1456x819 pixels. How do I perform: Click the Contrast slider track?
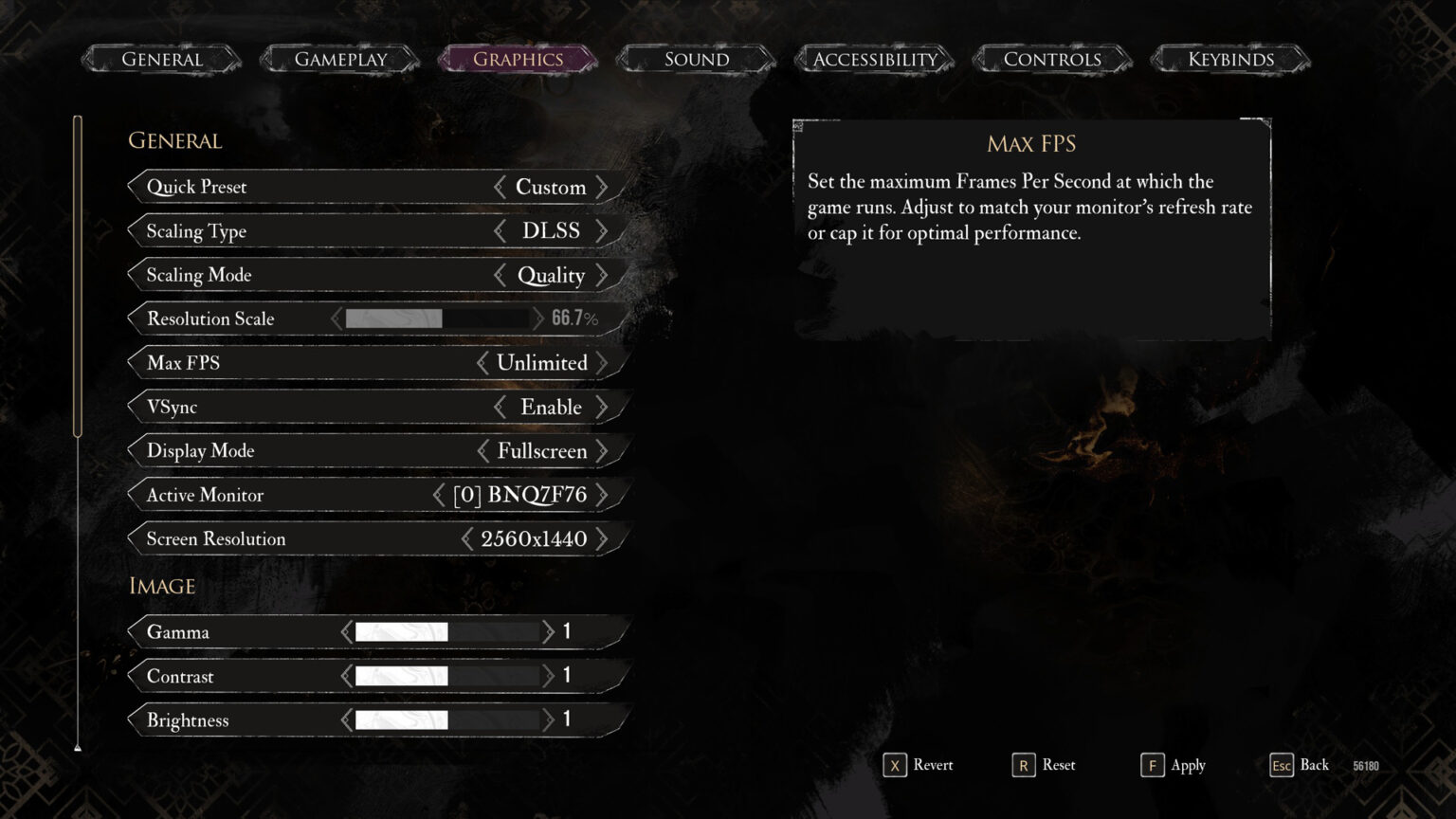(x=447, y=676)
